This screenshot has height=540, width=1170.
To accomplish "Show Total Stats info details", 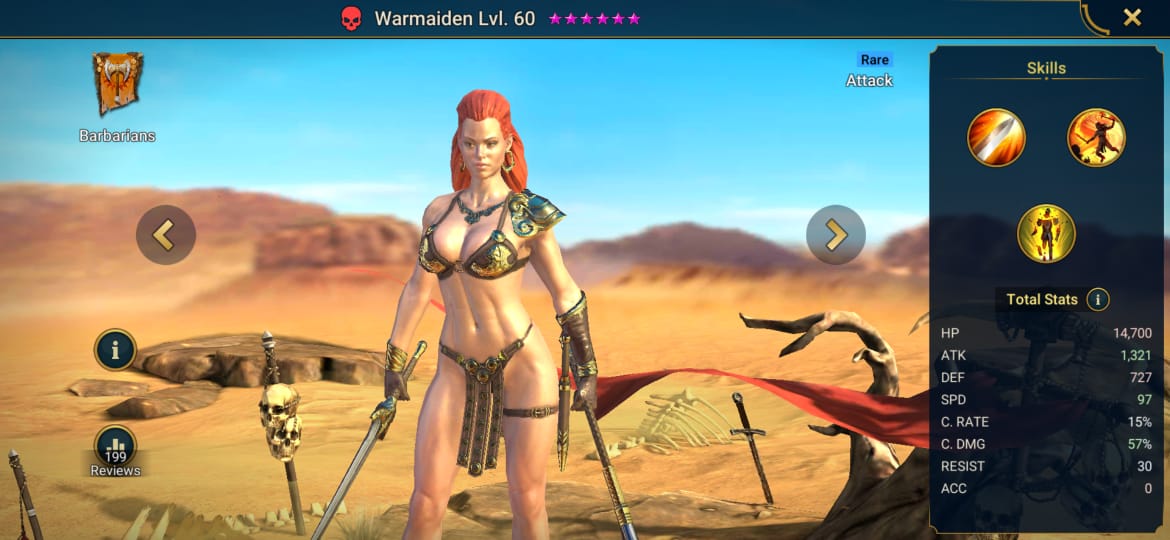I will pyautogui.click(x=1098, y=299).
